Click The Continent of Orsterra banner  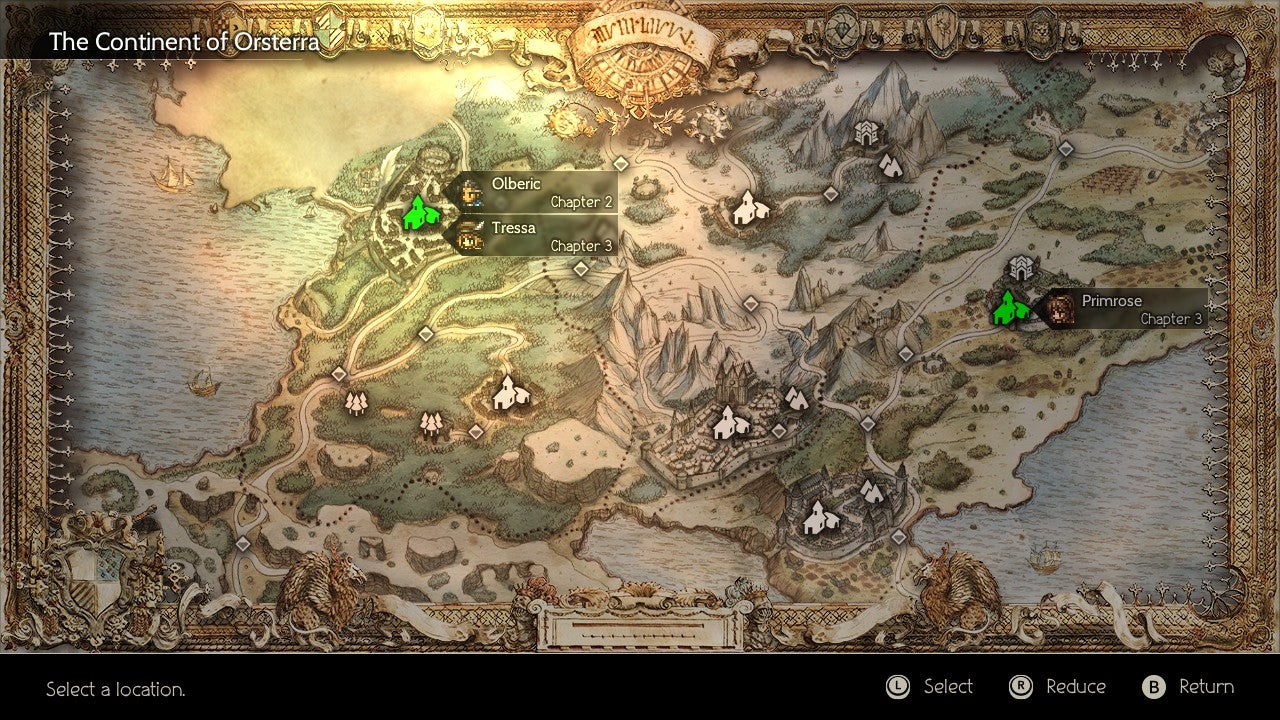[185, 42]
